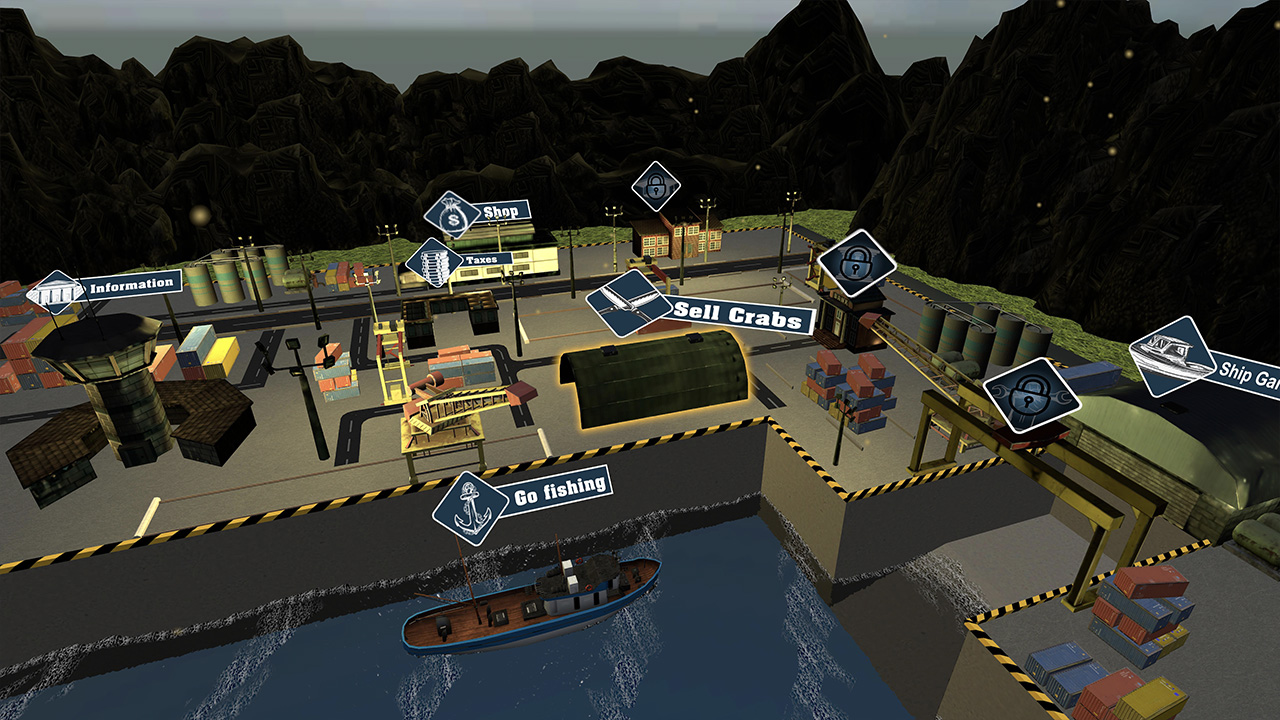Select the Go fishing anchor icon

pos(470,509)
